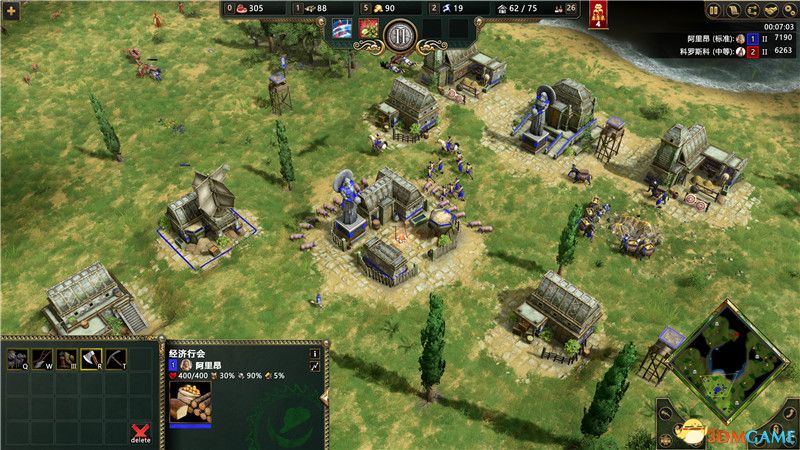
Task: Start the pickaxe mining upgrade
Action: (117, 360)
